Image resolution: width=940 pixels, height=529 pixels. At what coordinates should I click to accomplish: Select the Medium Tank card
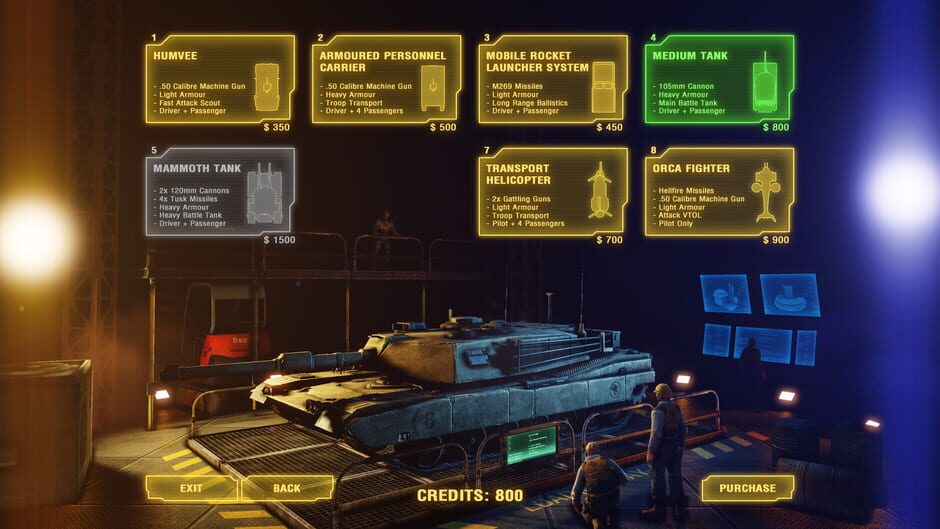(x=719, y=80)
